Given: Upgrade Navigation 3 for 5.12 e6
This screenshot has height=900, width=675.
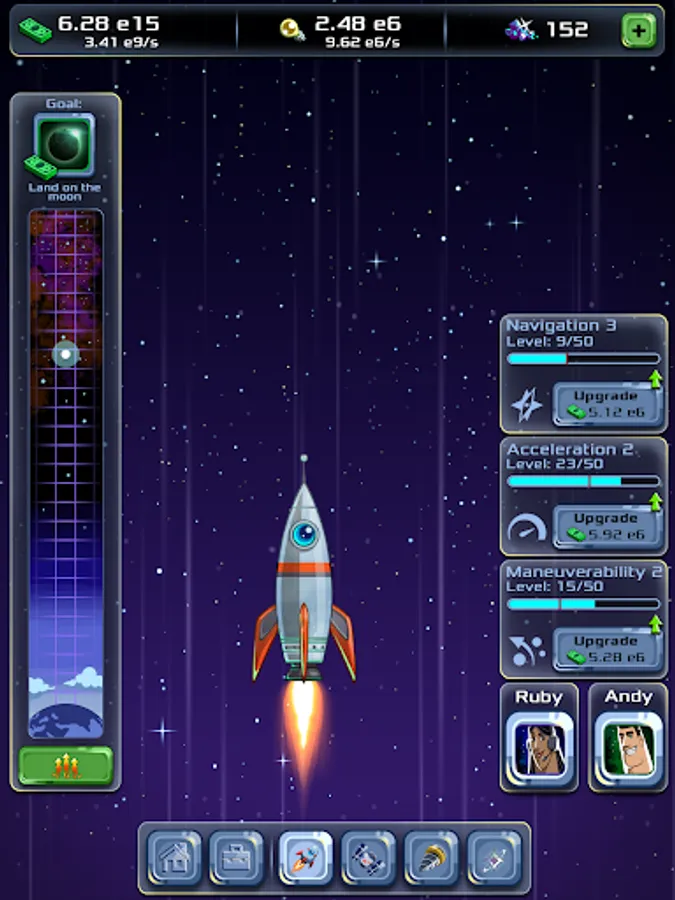Looking at the screenshot, I should point(606,404).
